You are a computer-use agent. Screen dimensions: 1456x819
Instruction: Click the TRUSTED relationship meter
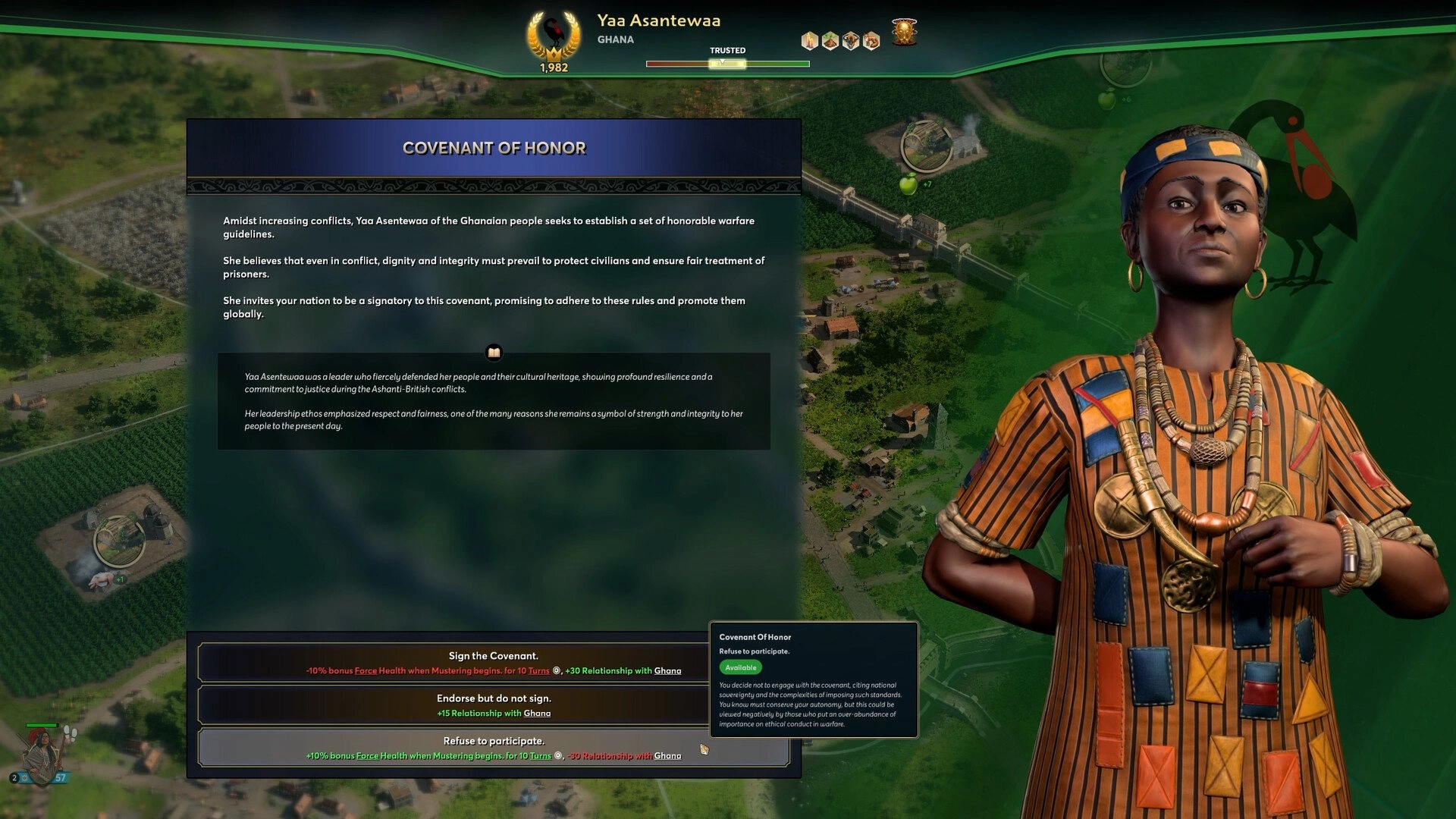click(726, 64)
